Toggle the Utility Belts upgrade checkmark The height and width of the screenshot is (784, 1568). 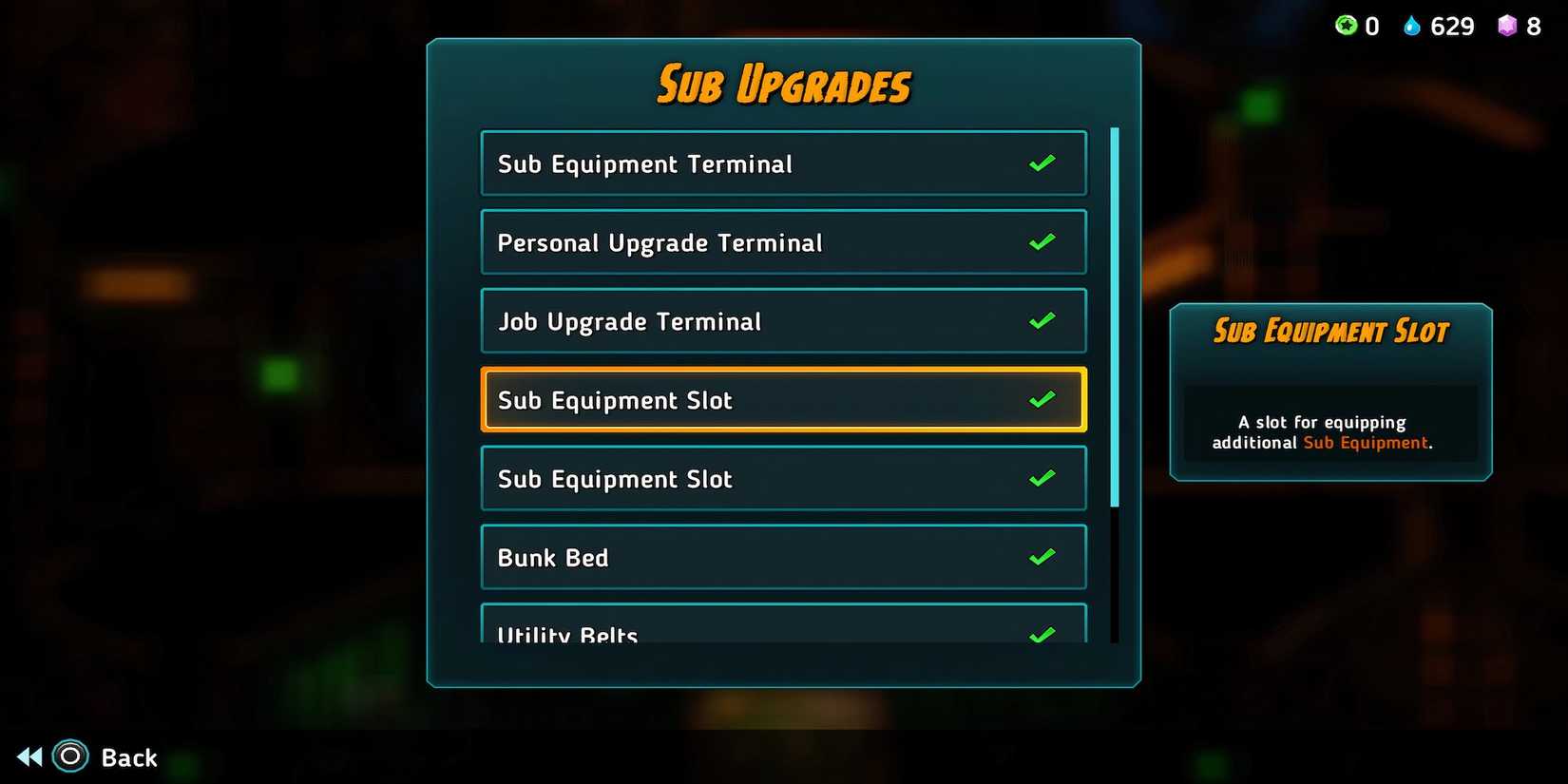click(x=1042, y=632)
